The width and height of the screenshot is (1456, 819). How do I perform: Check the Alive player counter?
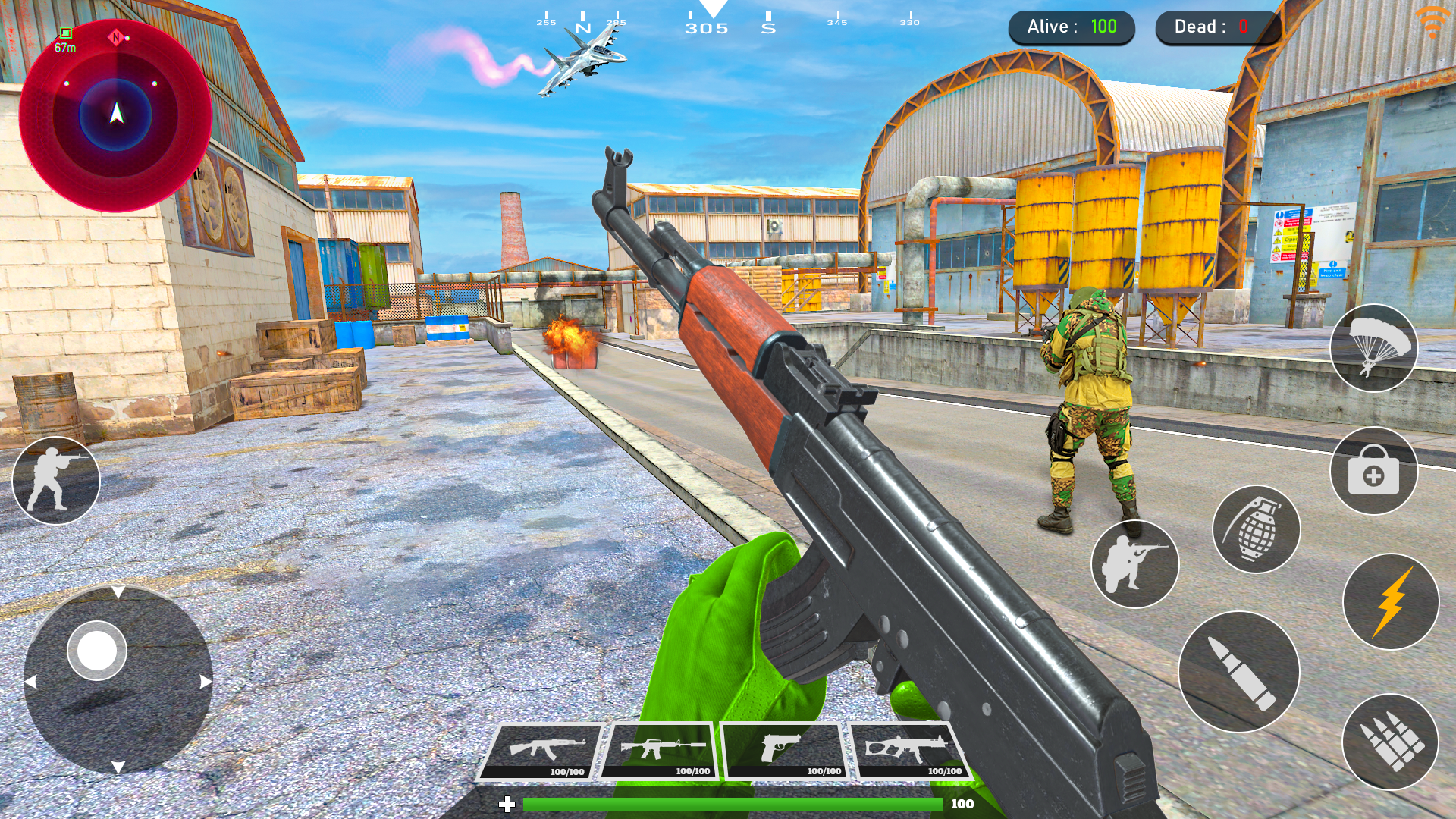pyautogui.click(x=1073, y=27)
